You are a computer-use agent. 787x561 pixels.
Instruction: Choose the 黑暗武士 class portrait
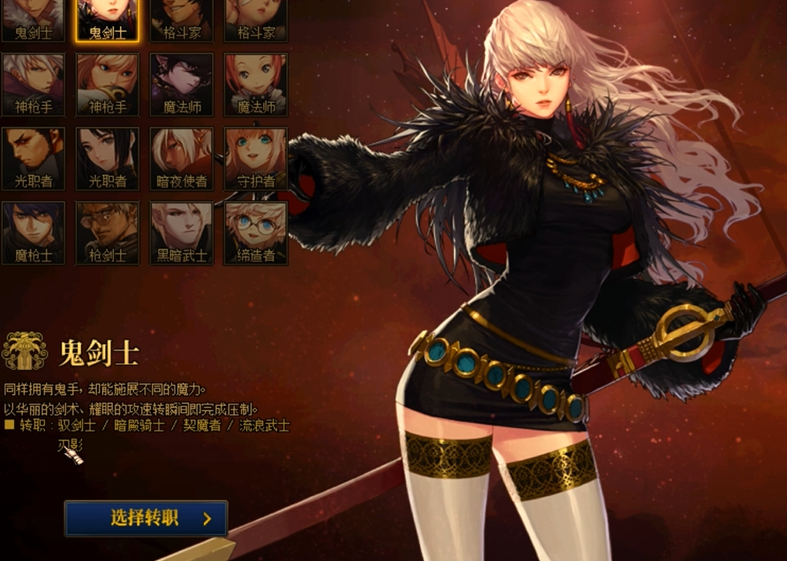[181, 232]
